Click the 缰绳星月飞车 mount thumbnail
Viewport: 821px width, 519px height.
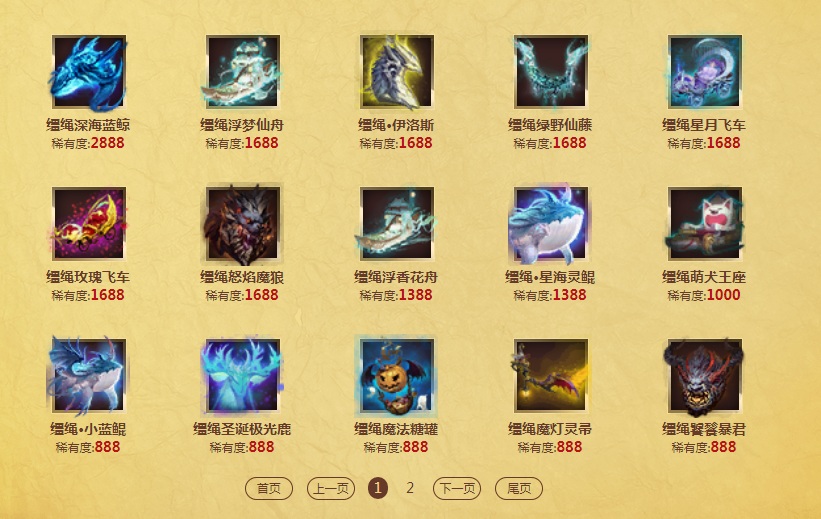click(705, 72)
